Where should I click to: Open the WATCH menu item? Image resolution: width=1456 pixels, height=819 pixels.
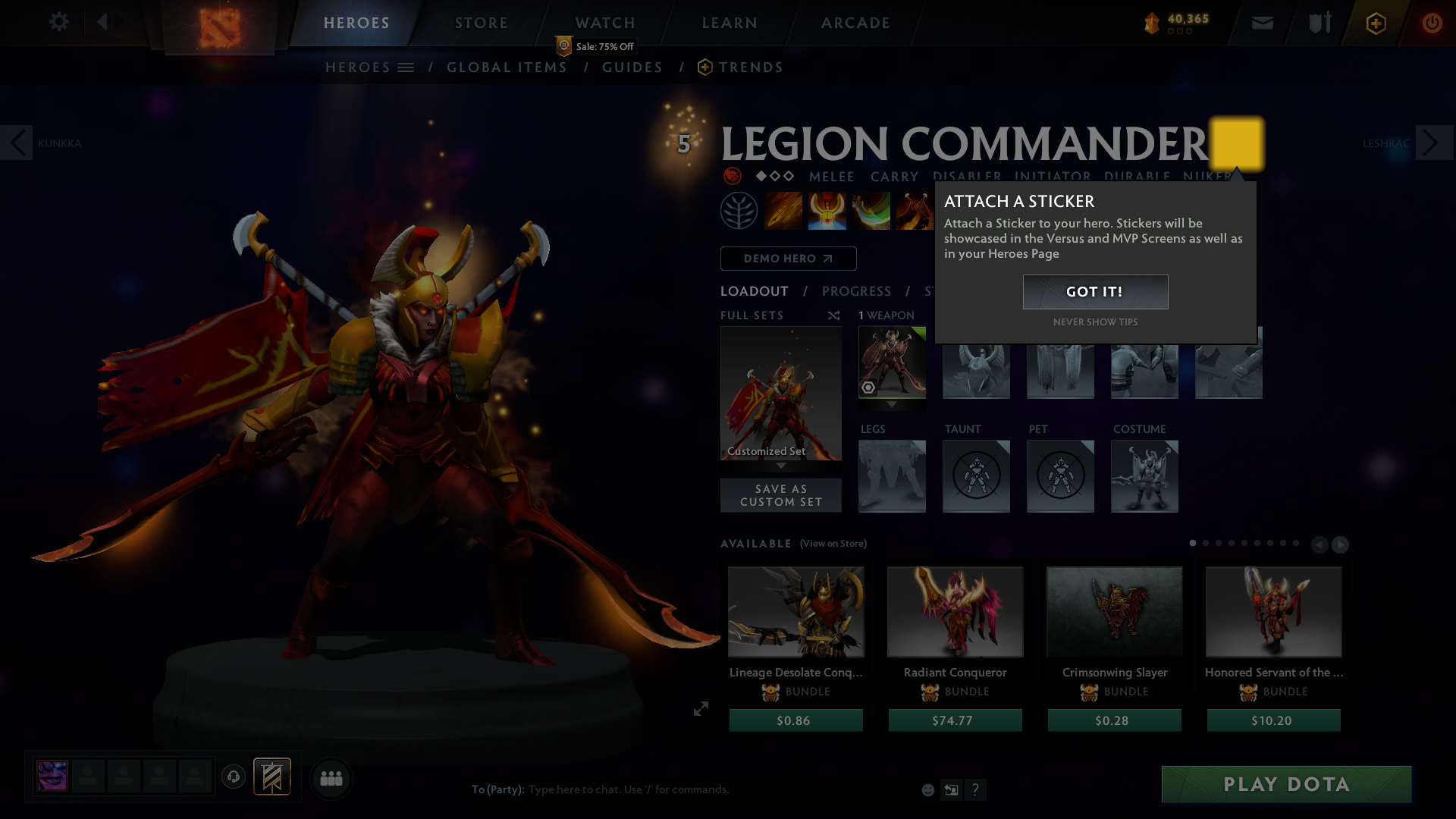[605, 23]
